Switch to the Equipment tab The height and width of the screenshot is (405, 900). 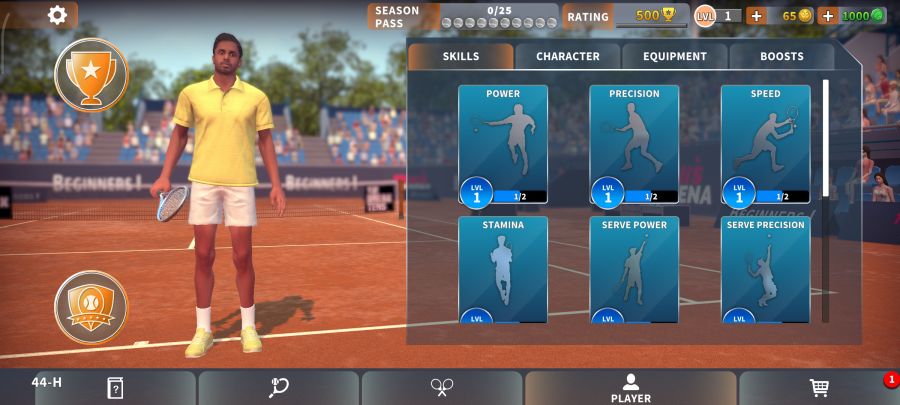[x=674, y=57]
